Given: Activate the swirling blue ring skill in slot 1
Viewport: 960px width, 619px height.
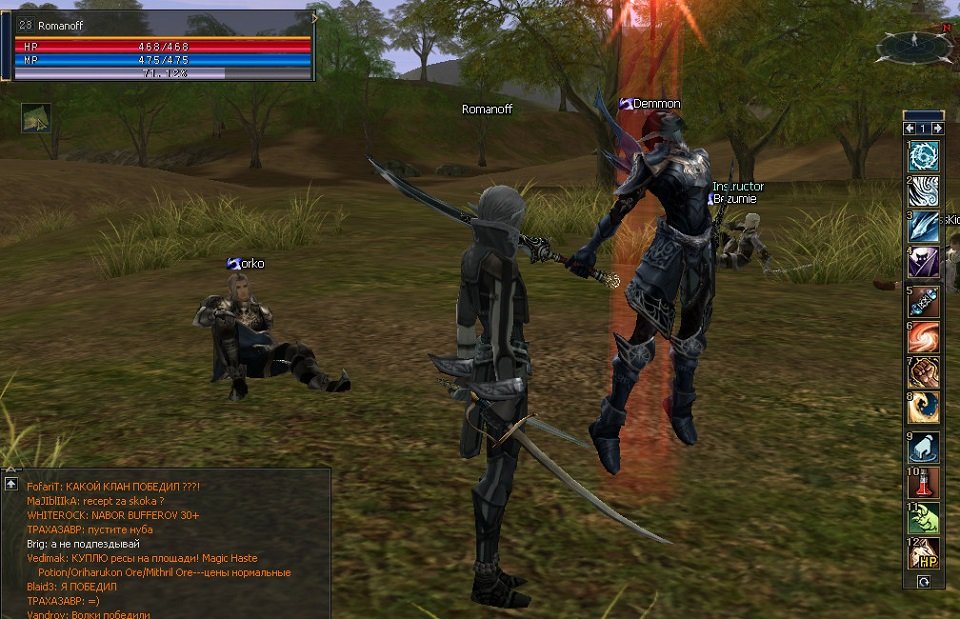Looking at the screenshot, I should [x=923, y=157].
